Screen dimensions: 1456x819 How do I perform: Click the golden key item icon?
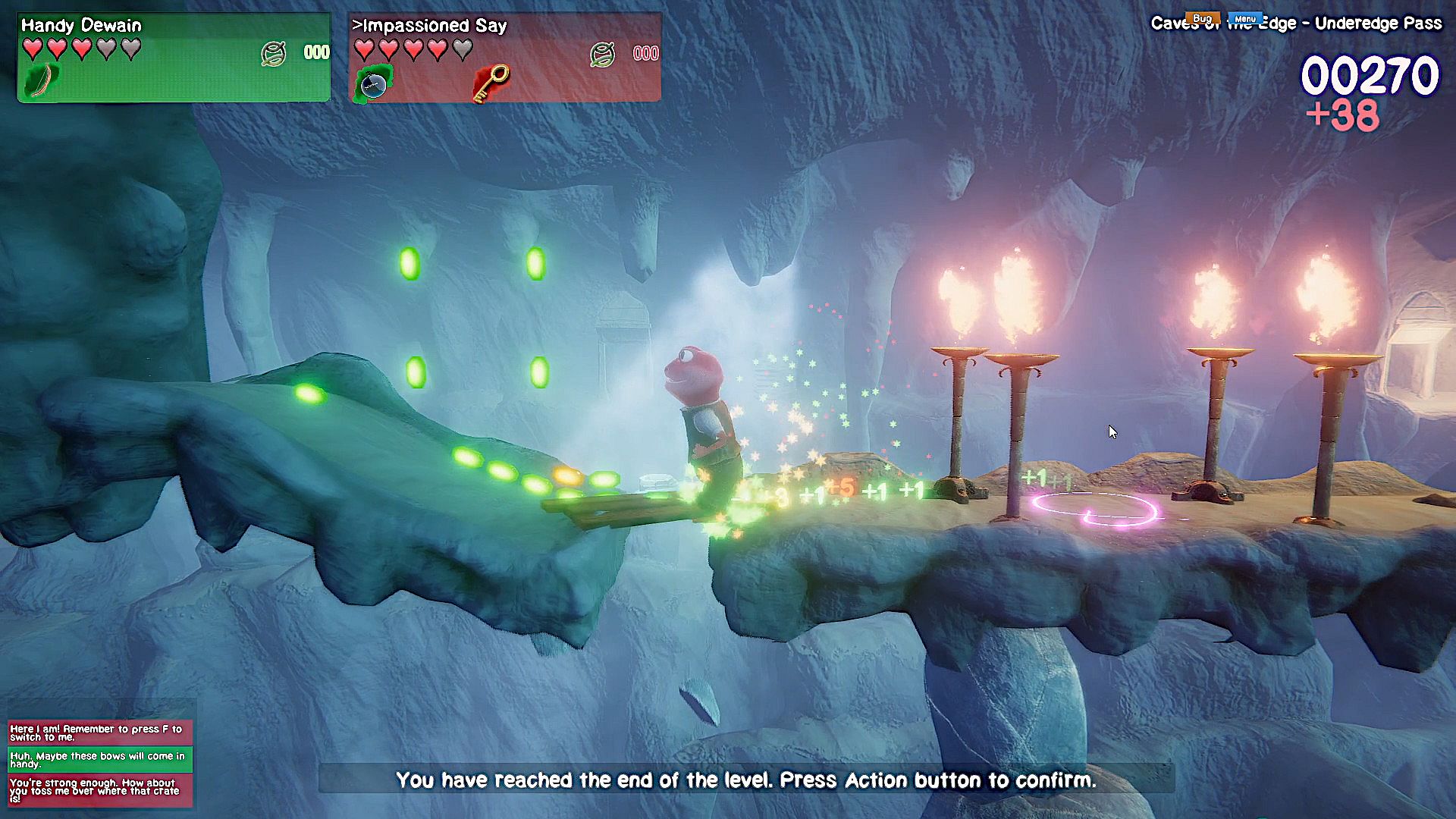click(x=491, y=82)
